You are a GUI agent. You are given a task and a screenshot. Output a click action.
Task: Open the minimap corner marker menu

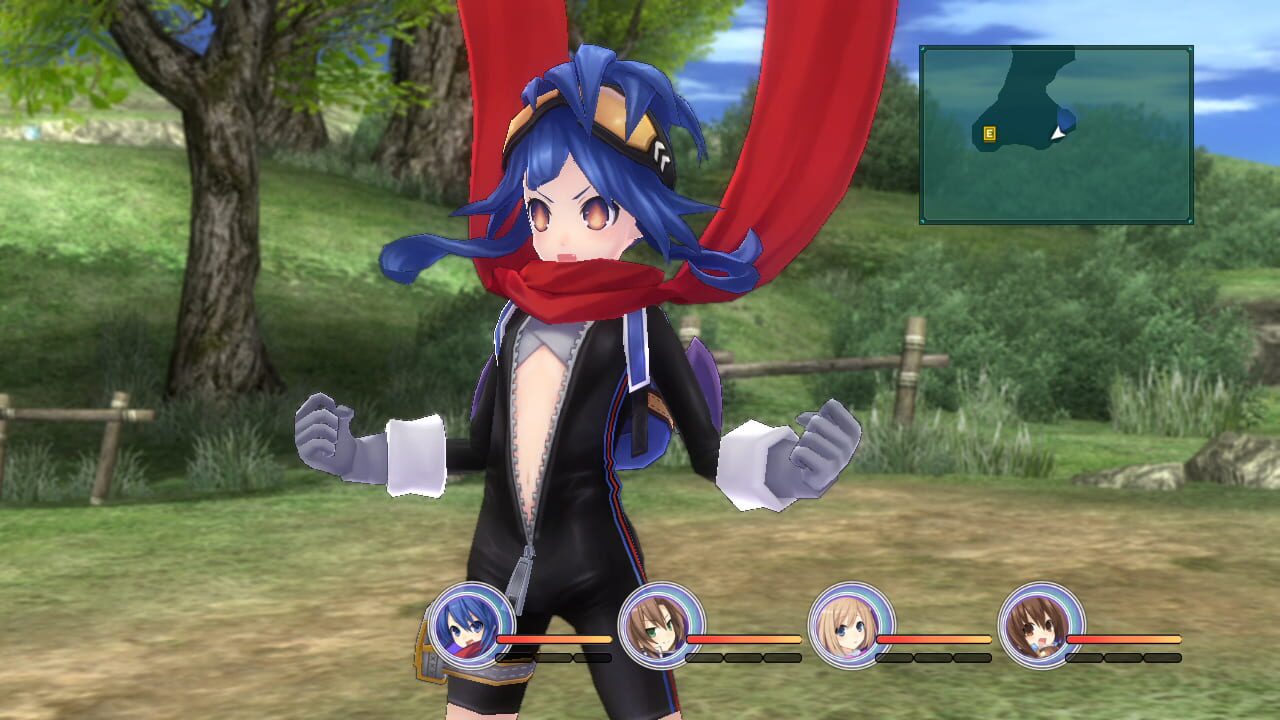(x=921, y=48)
